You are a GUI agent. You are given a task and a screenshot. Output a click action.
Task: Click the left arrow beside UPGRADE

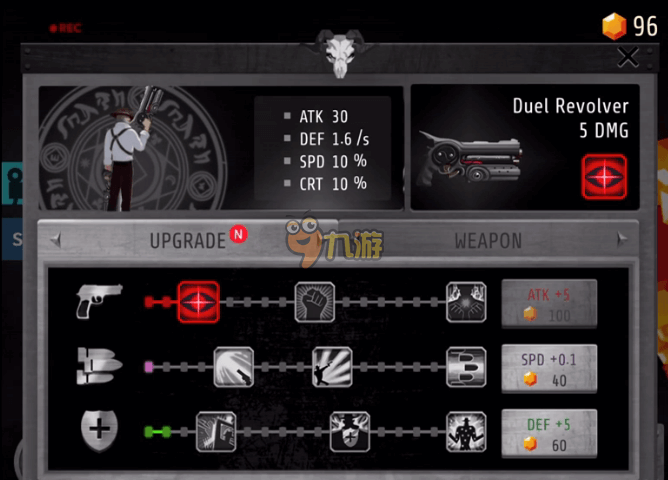[56, 240]
